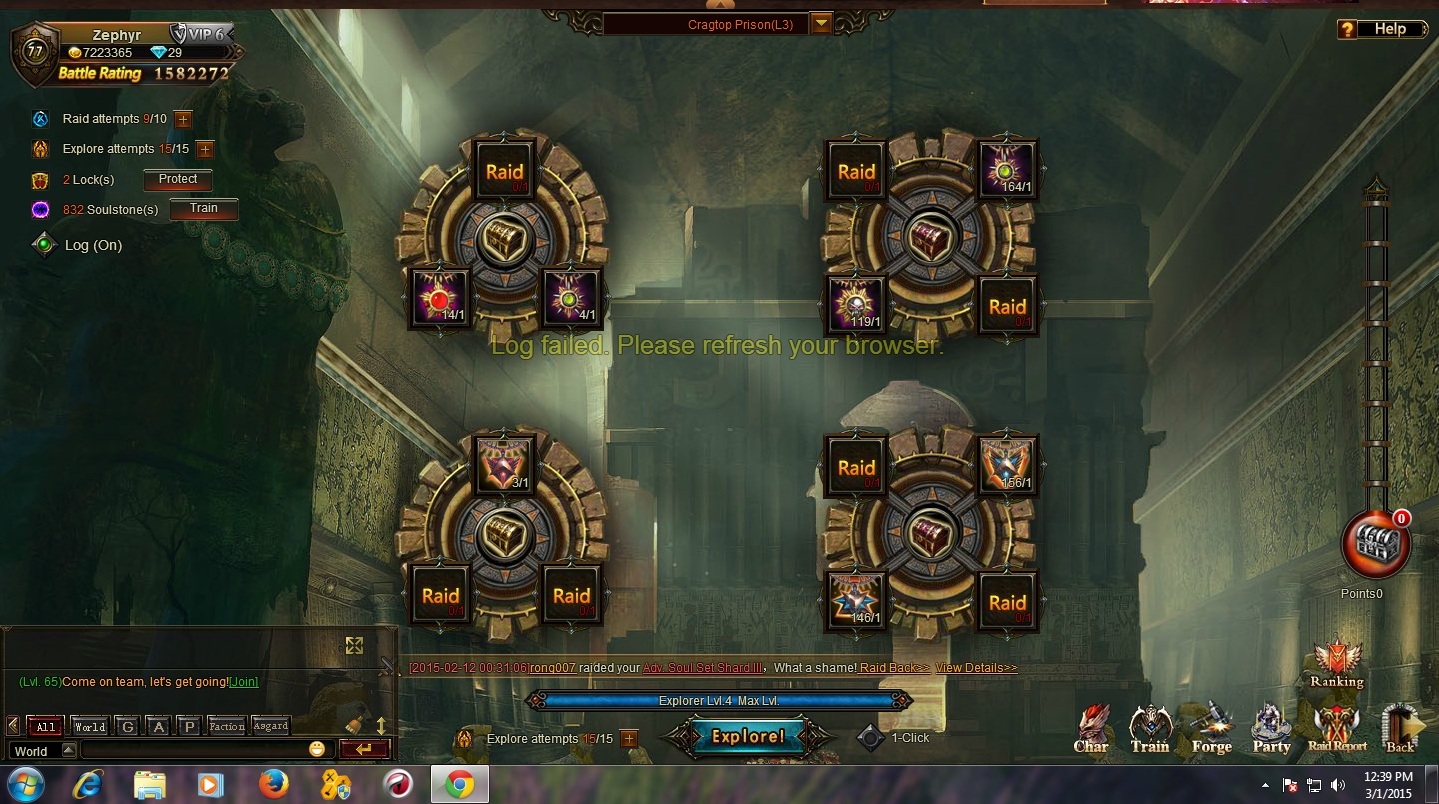Open the Forge menu
1439x804 pixels.
pyautogui.click(x=1211, y=729)
